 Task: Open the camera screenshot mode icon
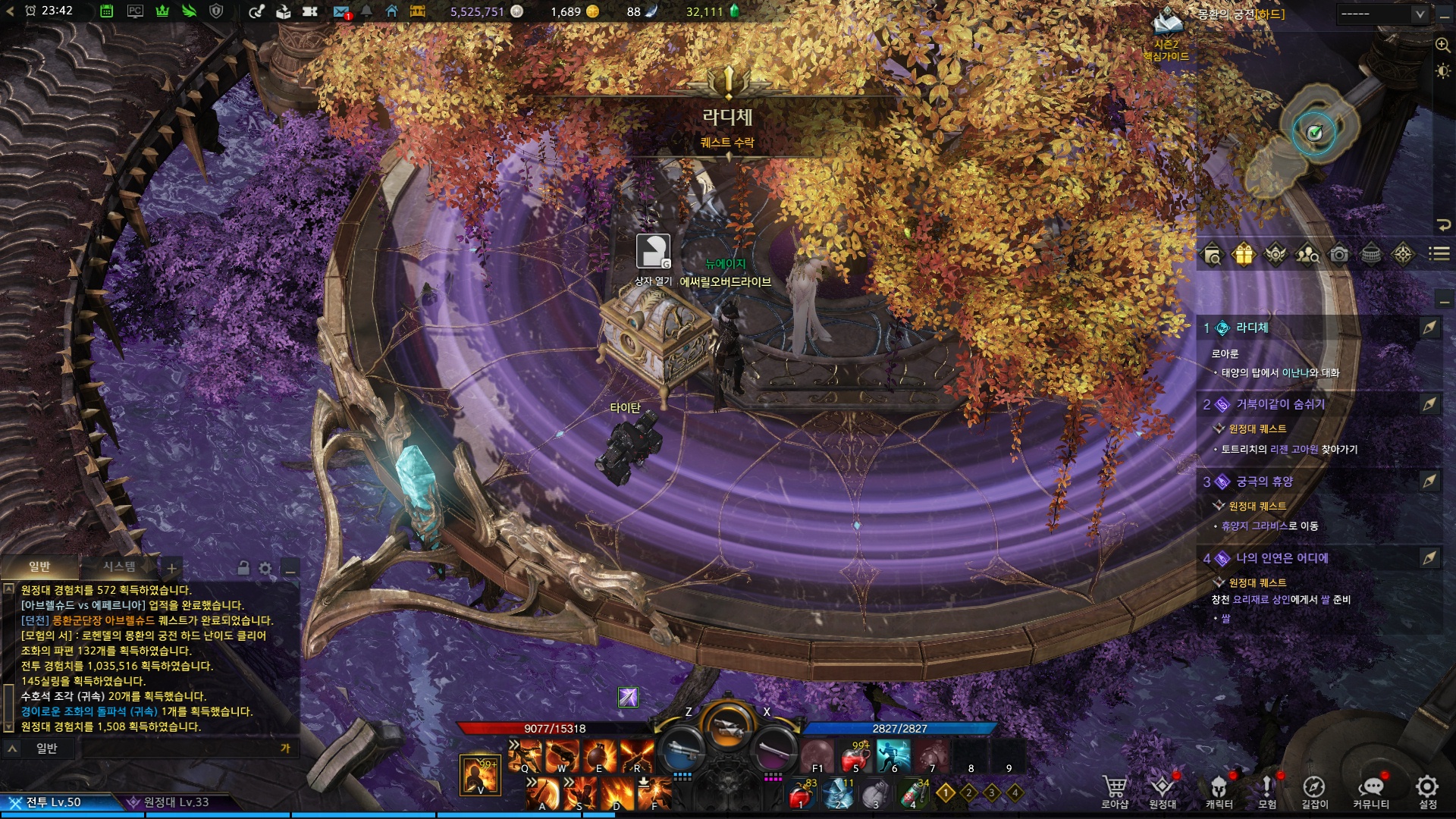[x=1339, y=255]
